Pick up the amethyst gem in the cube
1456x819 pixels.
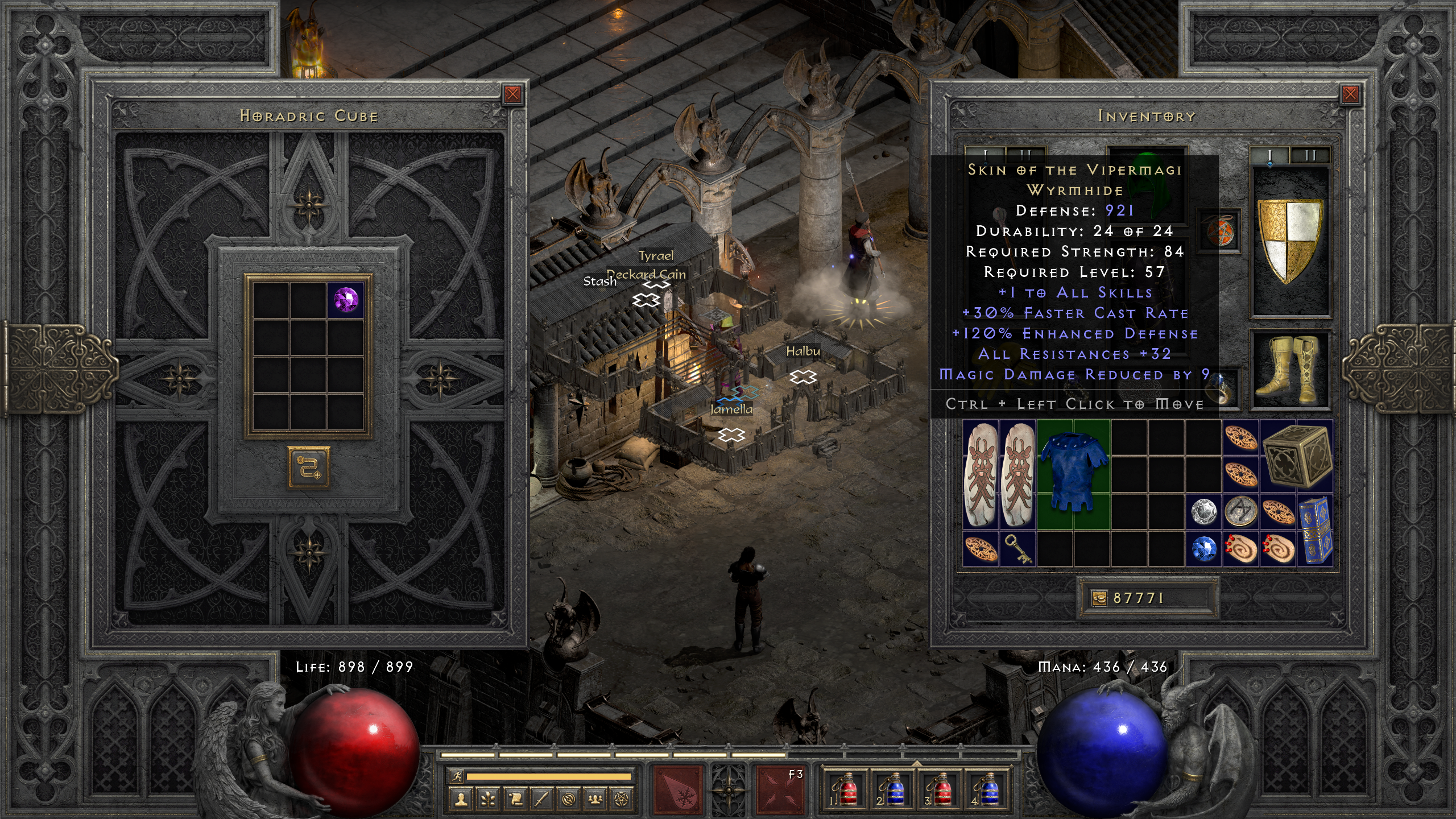[x=346, y=299]
